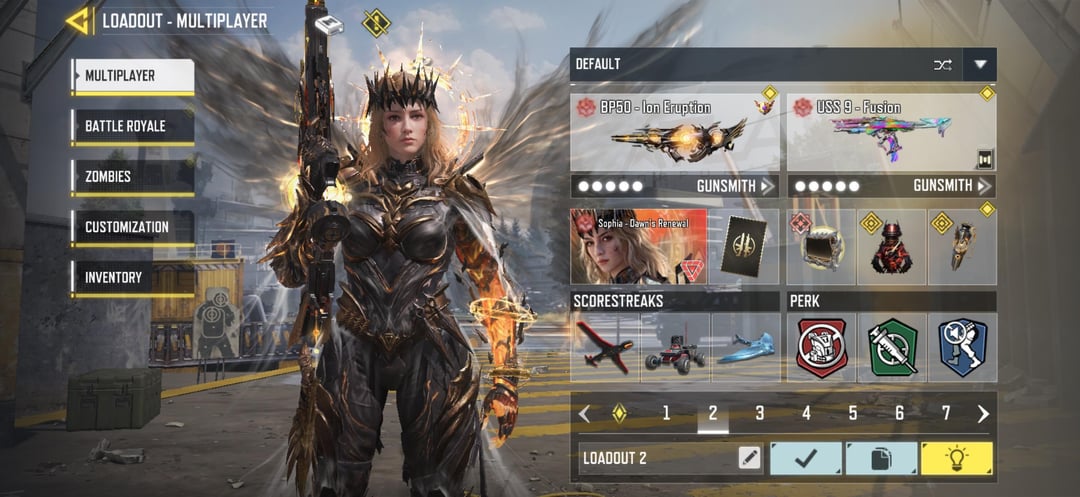Switch to loadout number 5
The width and height of the screenshot is (1080, 497).
click(853, 413)
